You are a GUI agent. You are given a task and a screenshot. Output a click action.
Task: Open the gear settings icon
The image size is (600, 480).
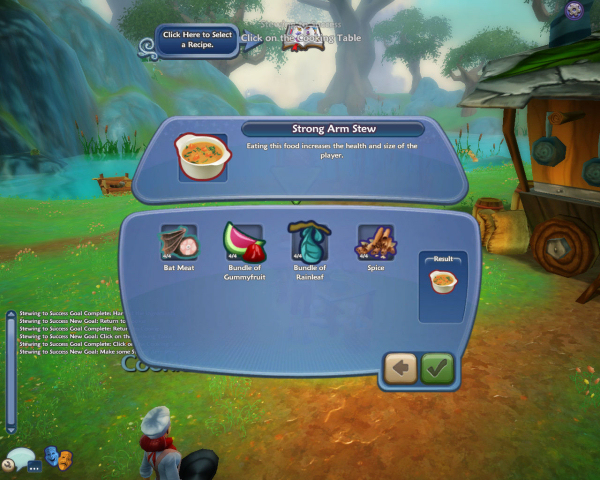click(x=574, y=12)
